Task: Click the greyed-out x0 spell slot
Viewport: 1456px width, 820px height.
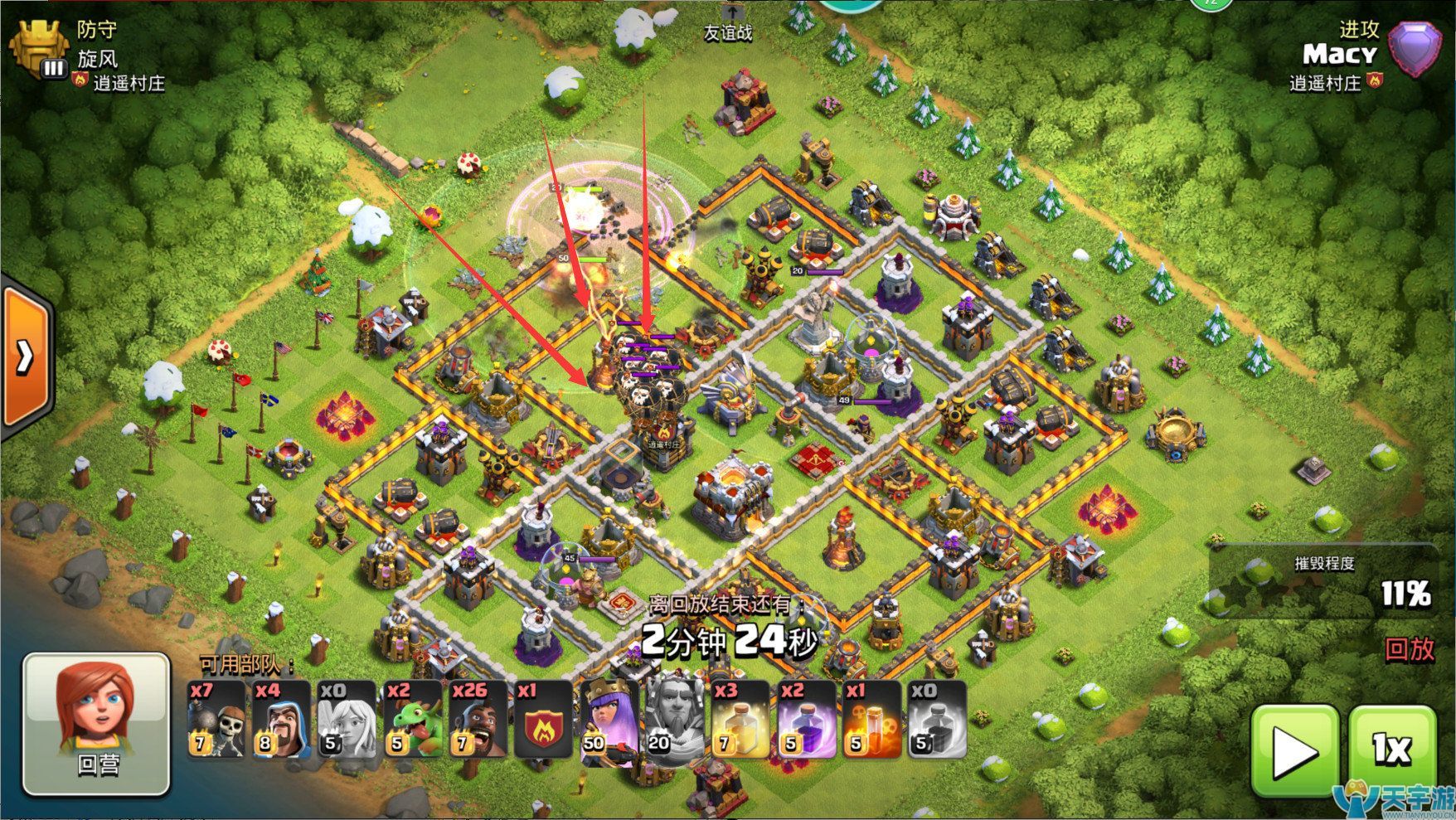Action: click(x=936, y=720)
